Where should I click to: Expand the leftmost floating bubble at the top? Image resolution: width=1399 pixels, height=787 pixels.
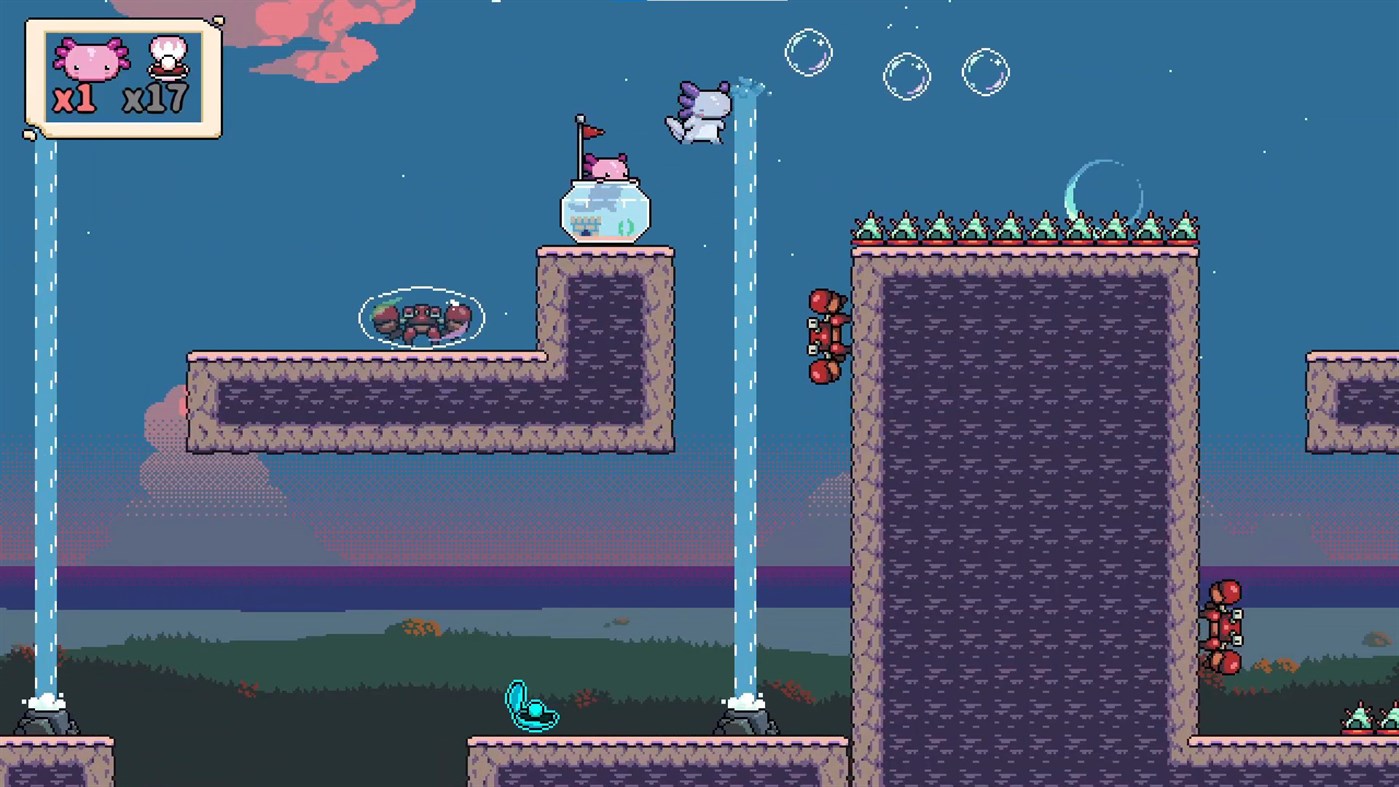click(x=808, y=54)
